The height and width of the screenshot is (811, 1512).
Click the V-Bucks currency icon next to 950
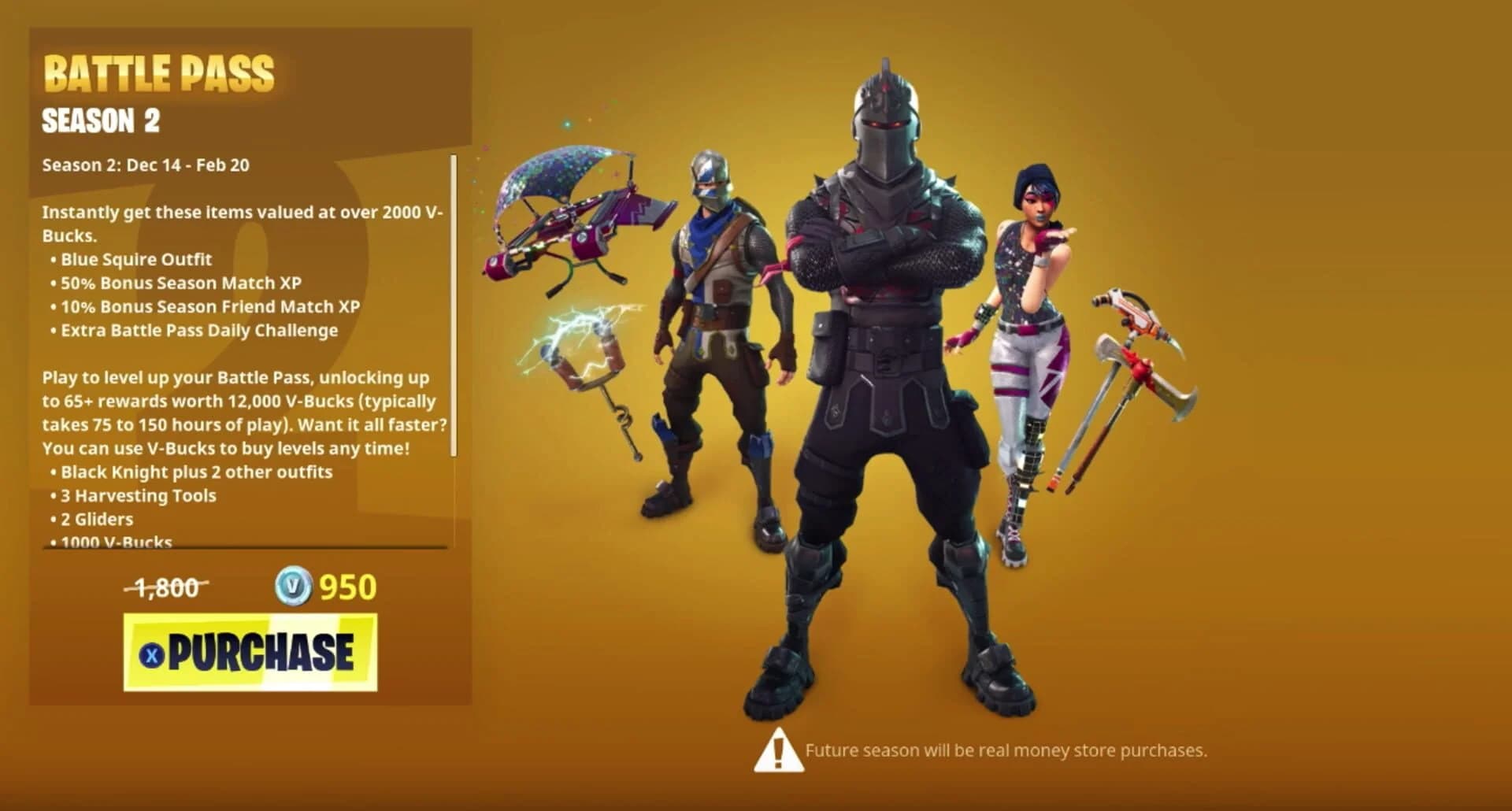pyautogui.click(x=295, y=587)
